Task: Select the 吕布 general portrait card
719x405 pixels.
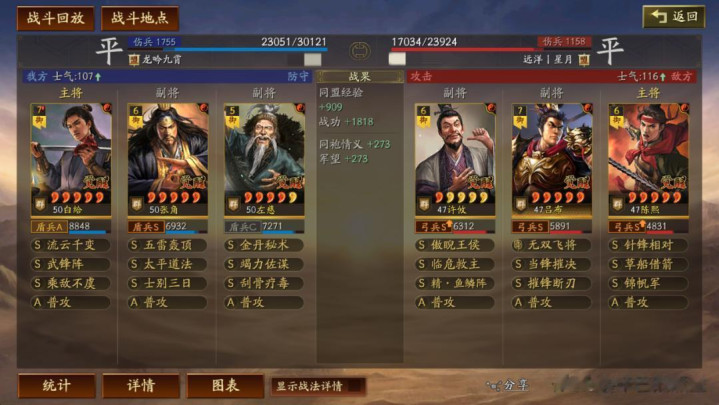Action: point(552,160)
